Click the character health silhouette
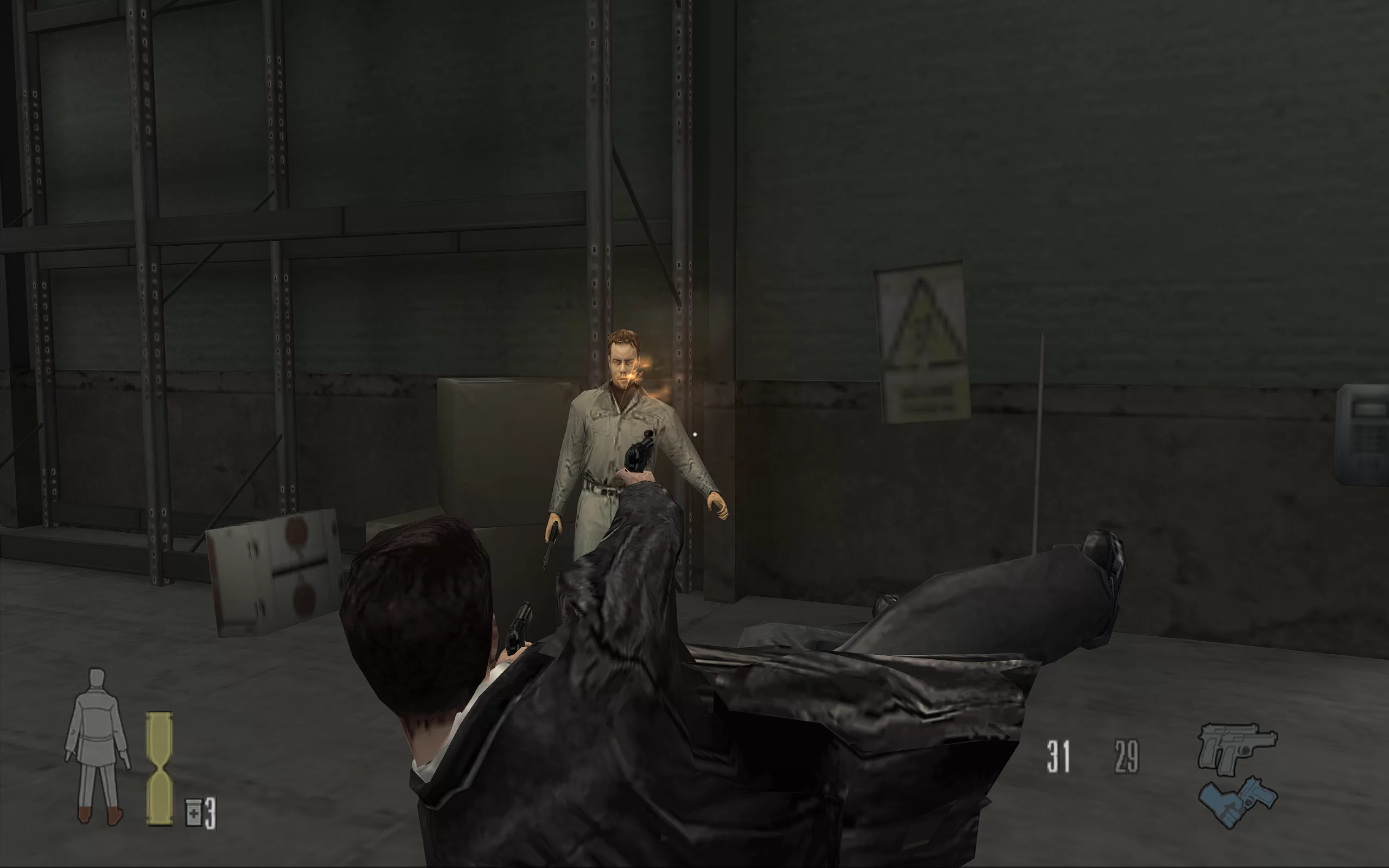Viewport: 1389px width, 868px height. point(97,746)
